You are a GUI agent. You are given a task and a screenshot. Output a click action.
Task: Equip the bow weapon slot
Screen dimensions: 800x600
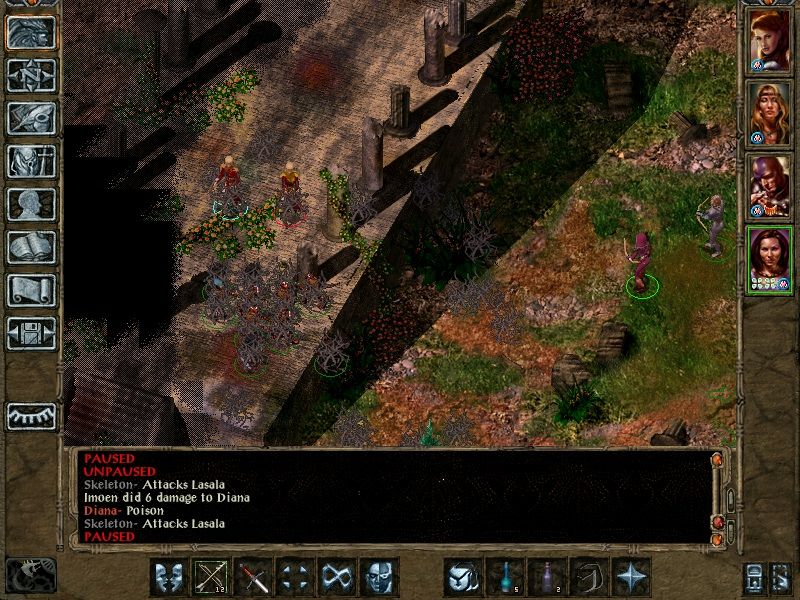211,577
